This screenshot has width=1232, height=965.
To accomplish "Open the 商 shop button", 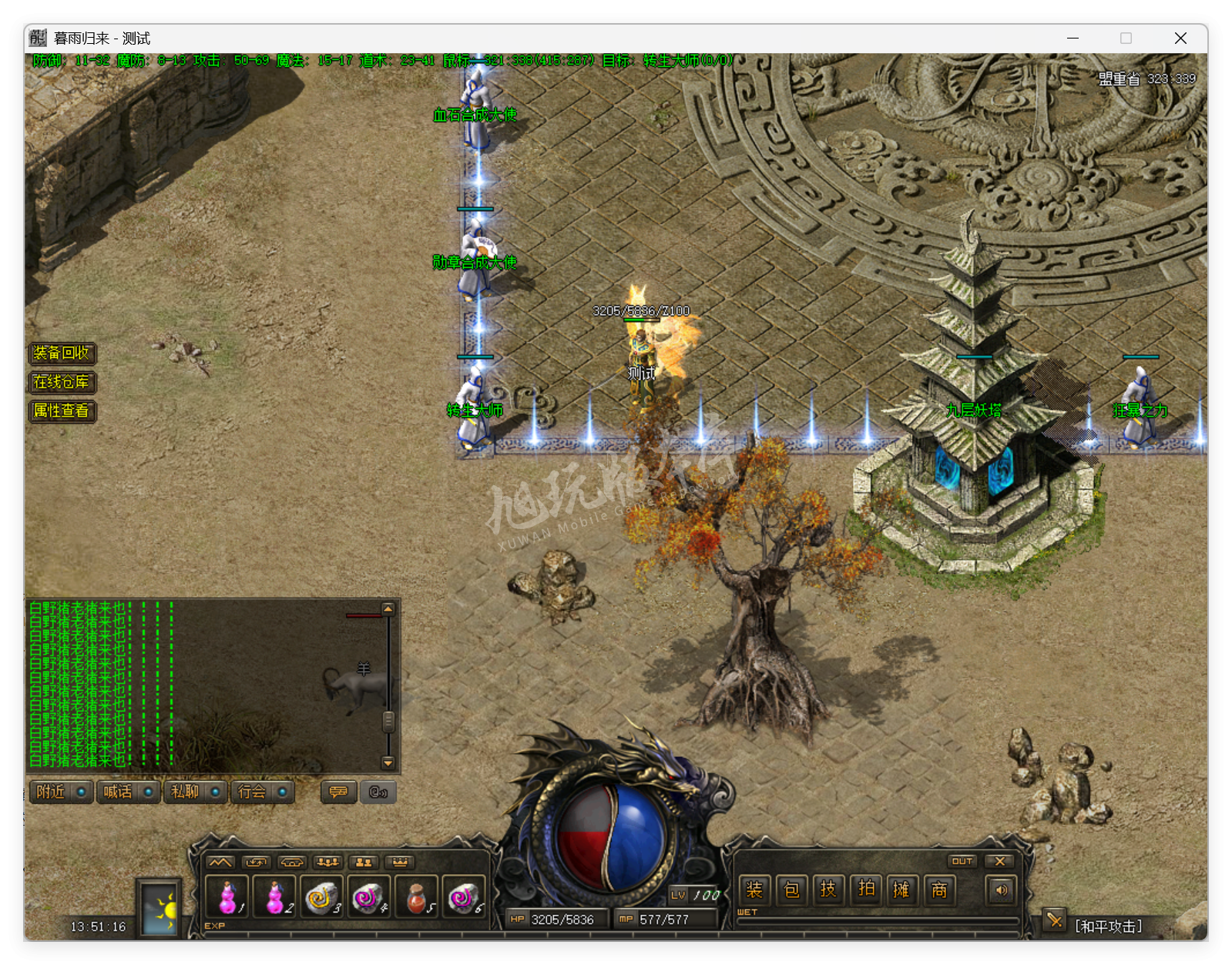I will 939,890.
